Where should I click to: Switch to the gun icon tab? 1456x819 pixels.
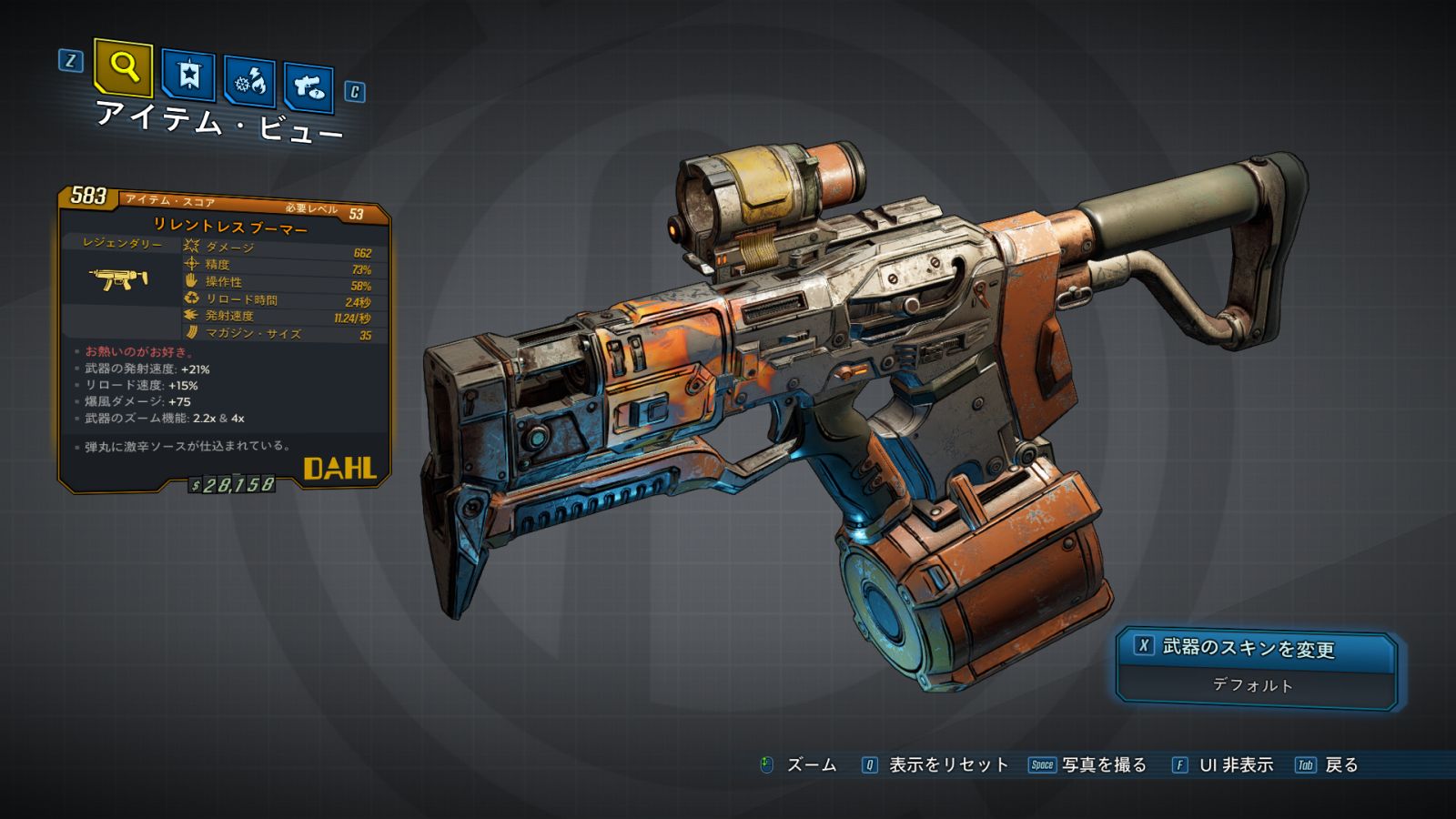pos(308,87)
